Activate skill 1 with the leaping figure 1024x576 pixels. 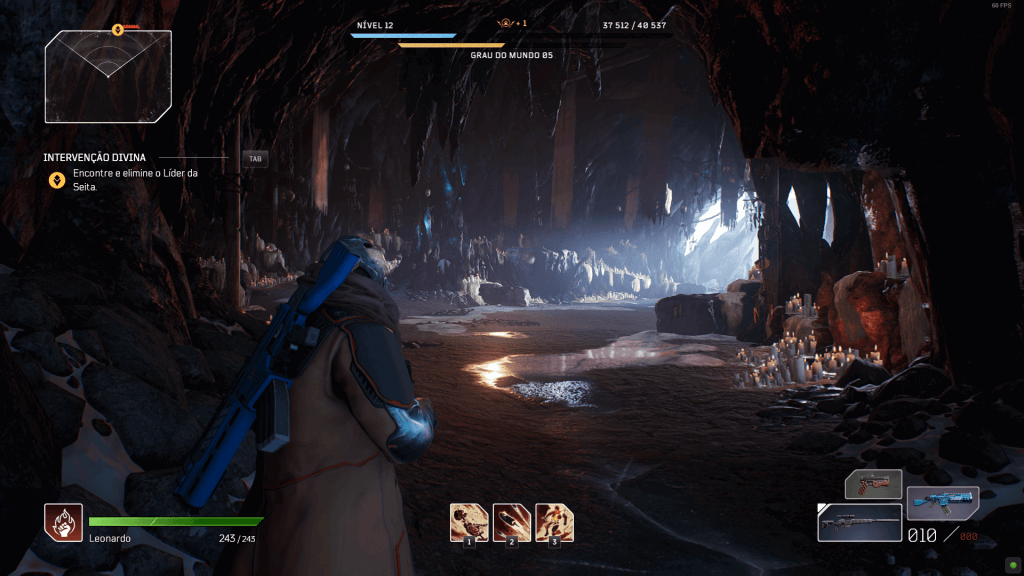[x=469, y=522]
